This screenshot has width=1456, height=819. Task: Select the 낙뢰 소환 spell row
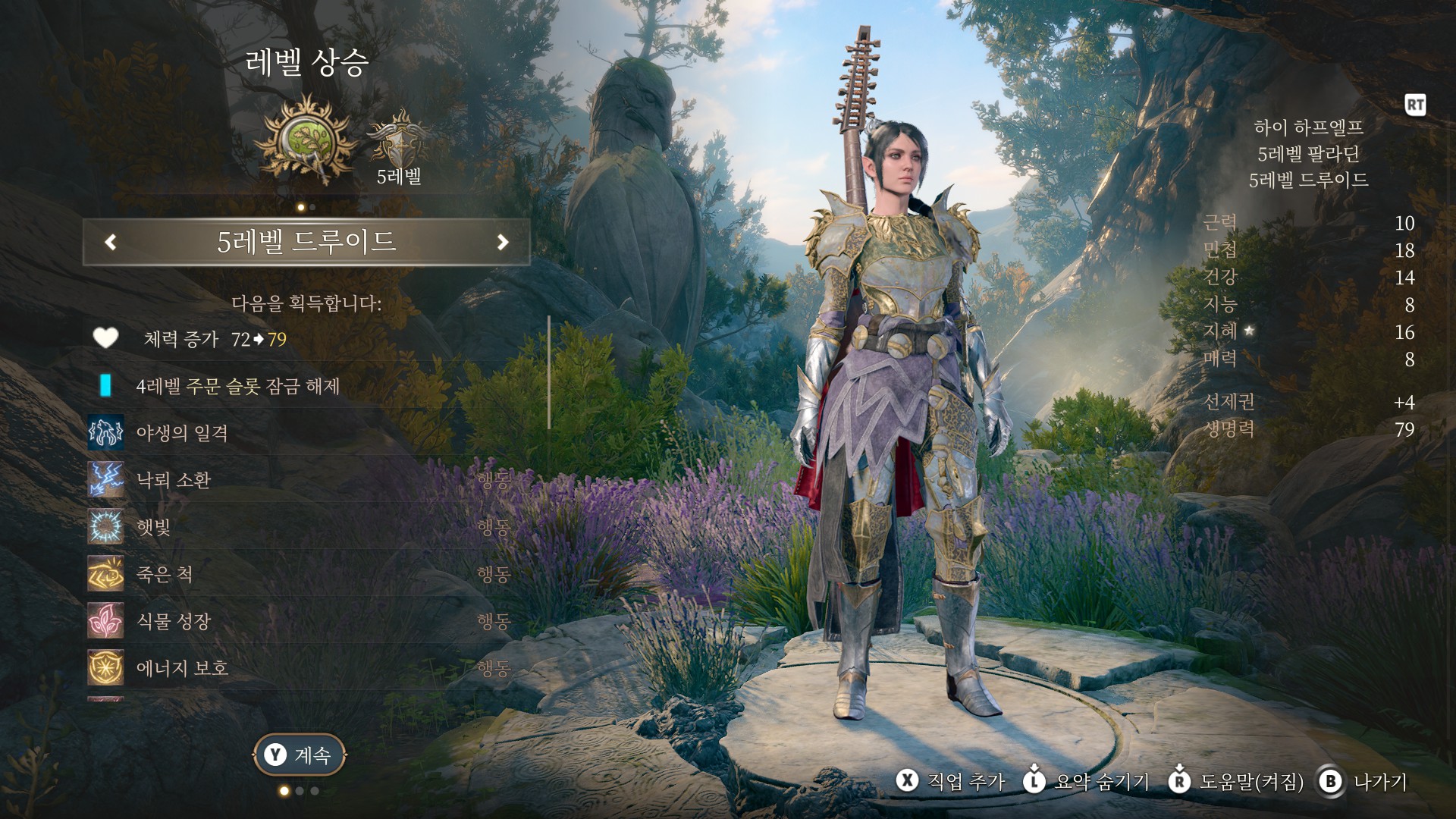pos(174,480)
